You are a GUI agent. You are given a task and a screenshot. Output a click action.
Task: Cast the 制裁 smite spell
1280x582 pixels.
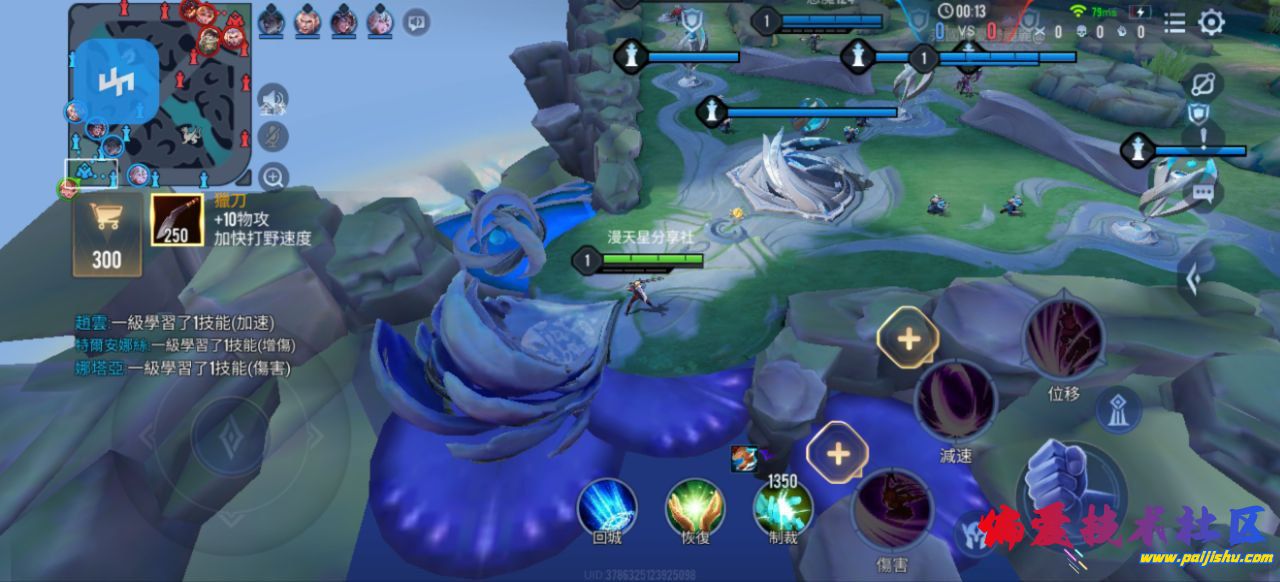[x=782, y=508]
